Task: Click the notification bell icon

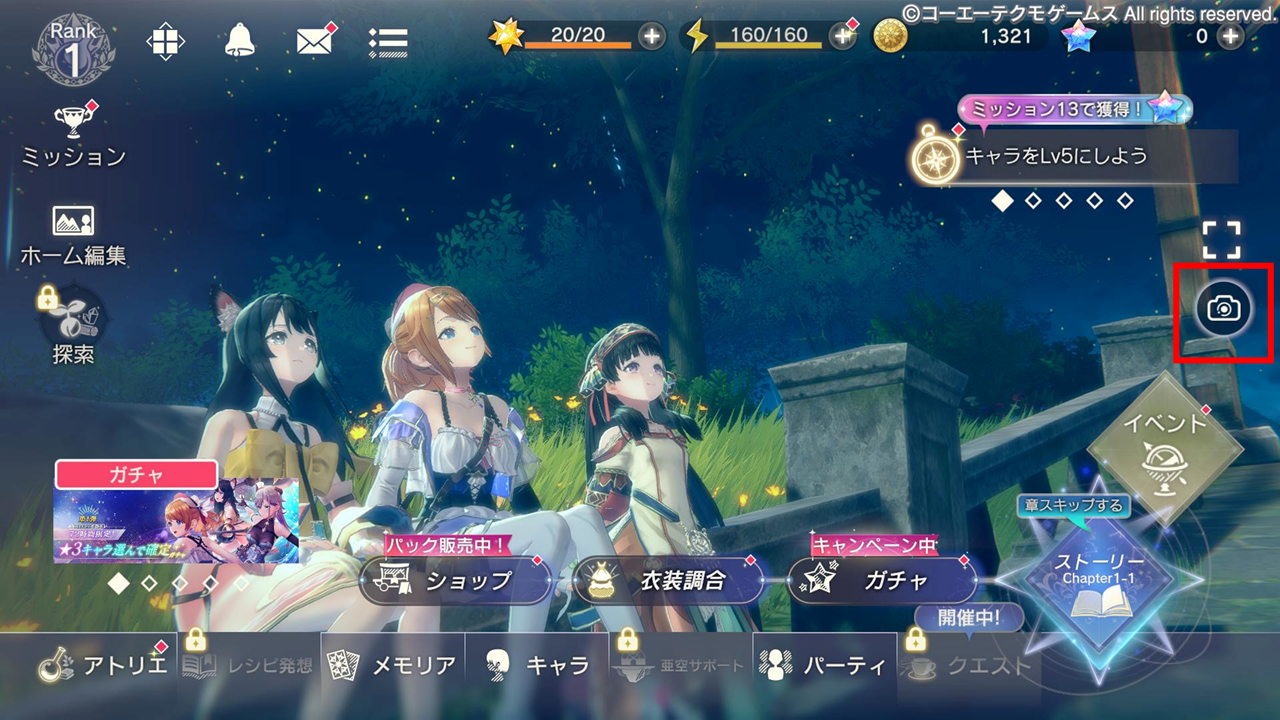Action: pyautogui.click(x=240, y=41)
